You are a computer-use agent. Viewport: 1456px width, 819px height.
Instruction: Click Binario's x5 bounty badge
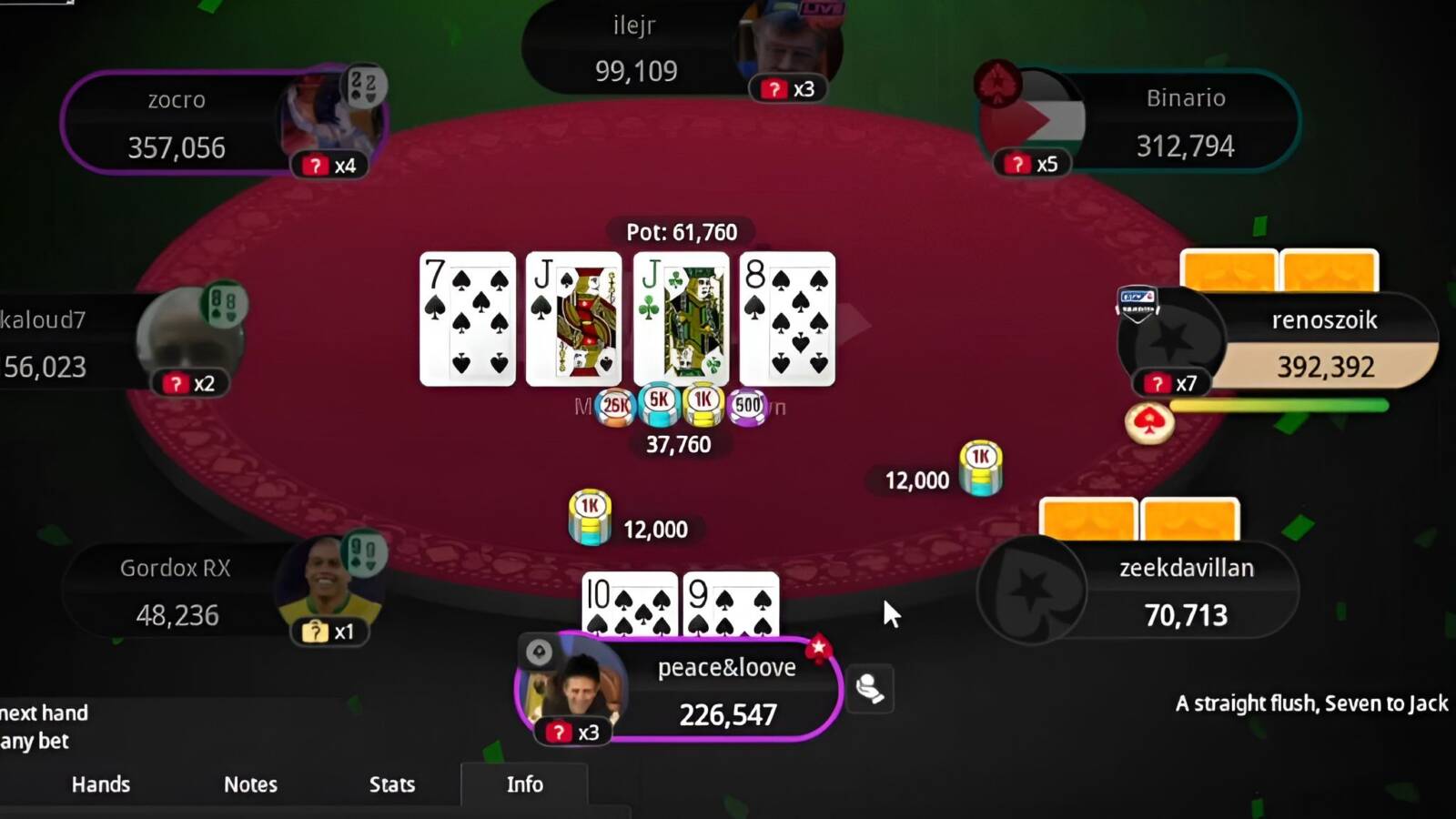tap(1032, 164)
